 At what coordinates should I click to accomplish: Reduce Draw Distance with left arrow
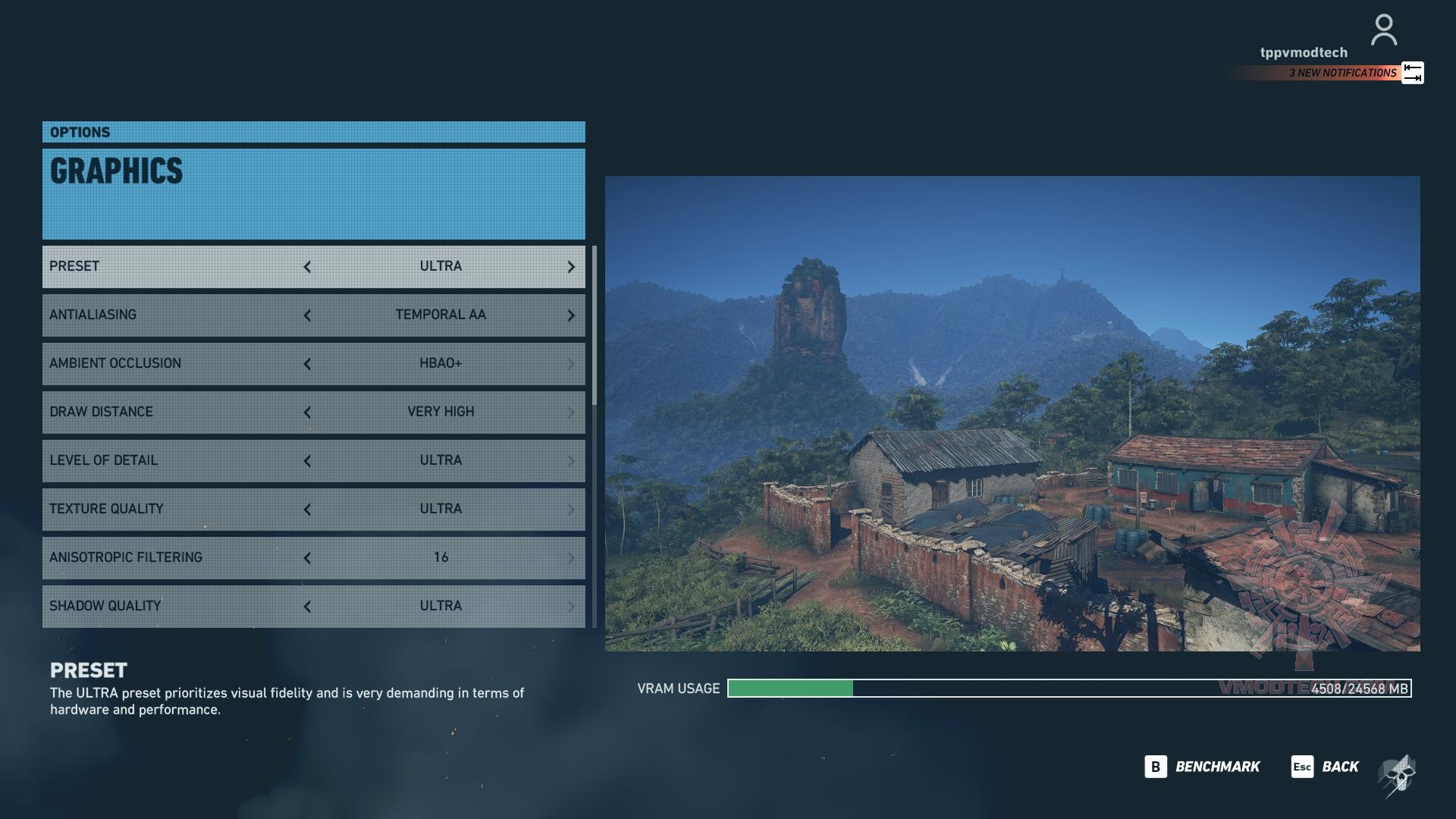coord(307,413)
